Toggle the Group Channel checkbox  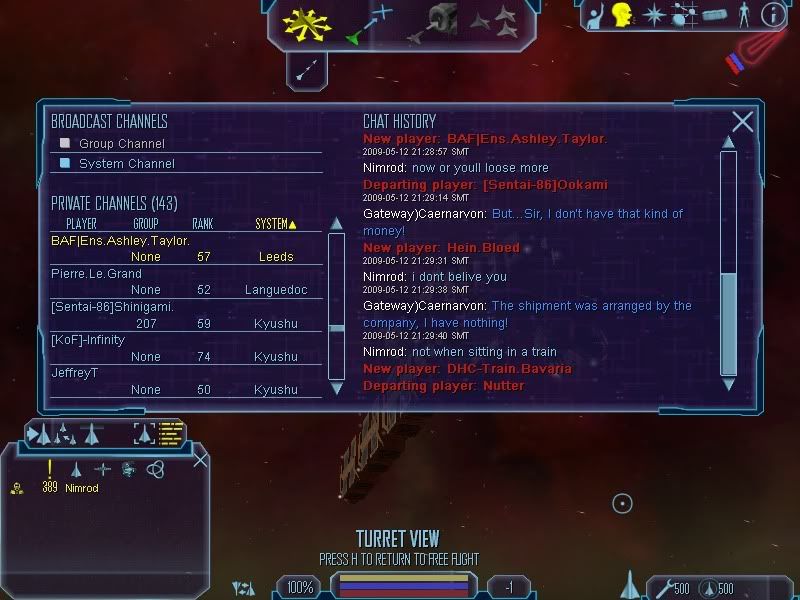point(65,143)
